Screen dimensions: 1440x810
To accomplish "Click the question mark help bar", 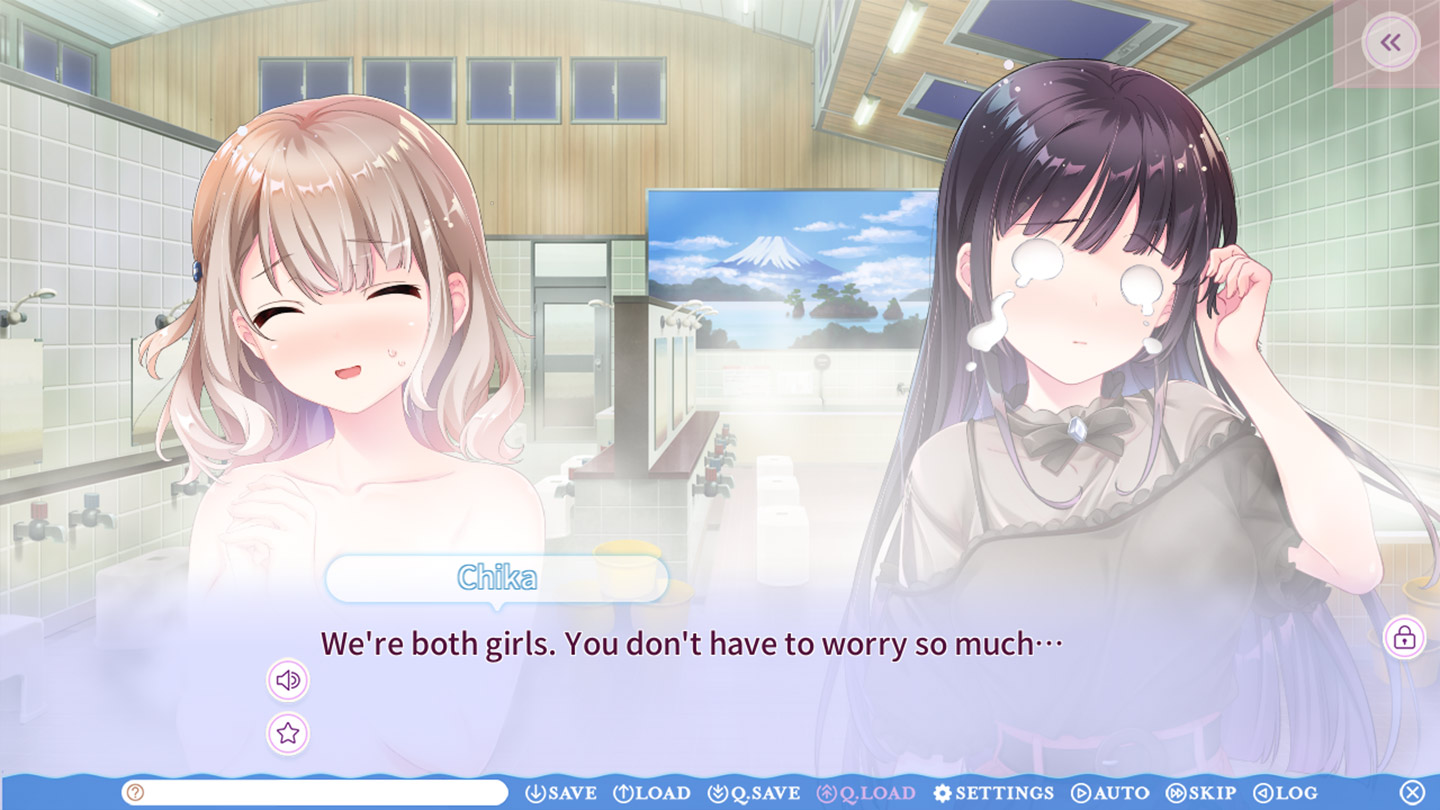I will (315, 793).
